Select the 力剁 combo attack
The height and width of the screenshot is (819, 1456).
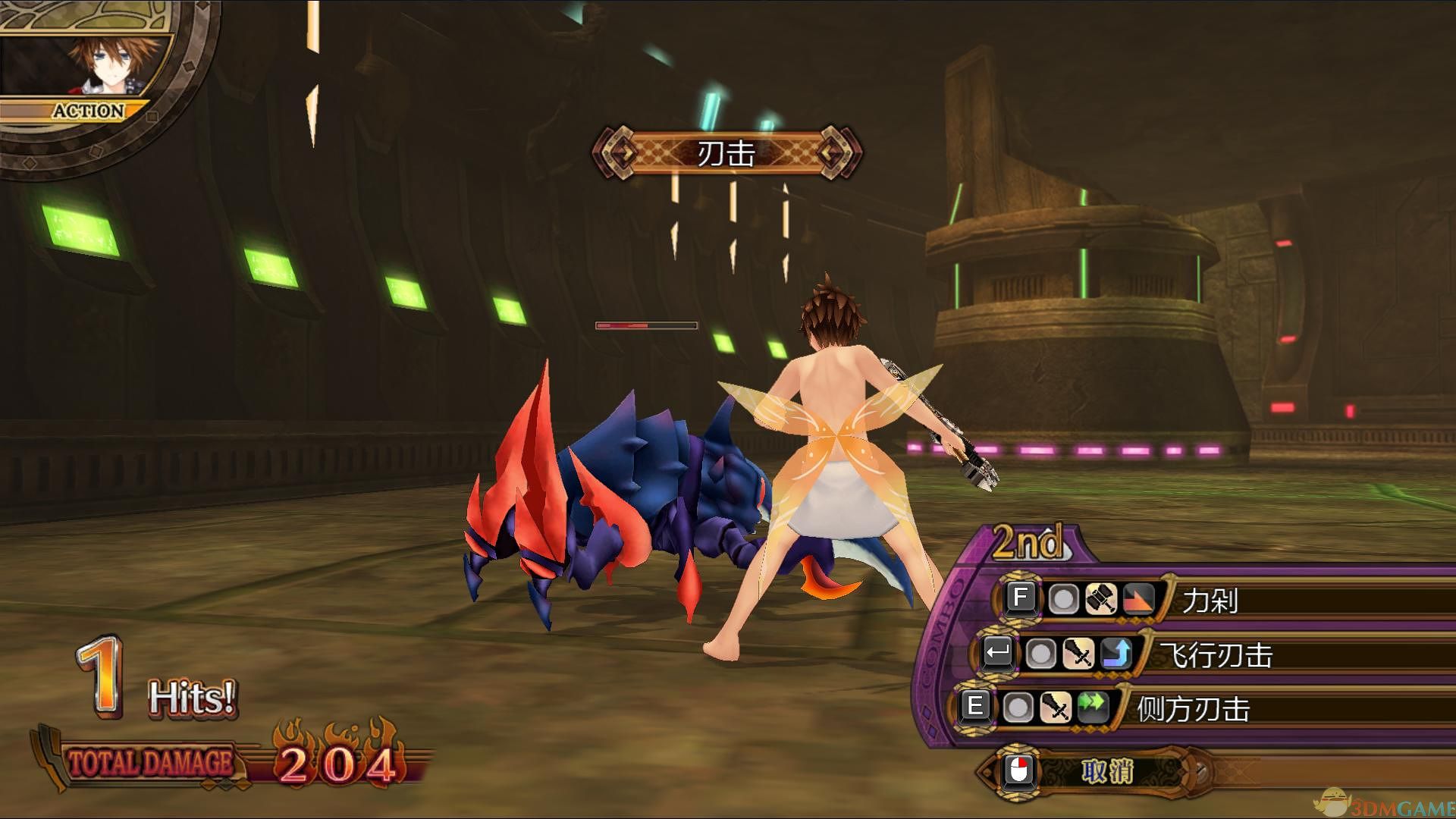pos(1210,601)
